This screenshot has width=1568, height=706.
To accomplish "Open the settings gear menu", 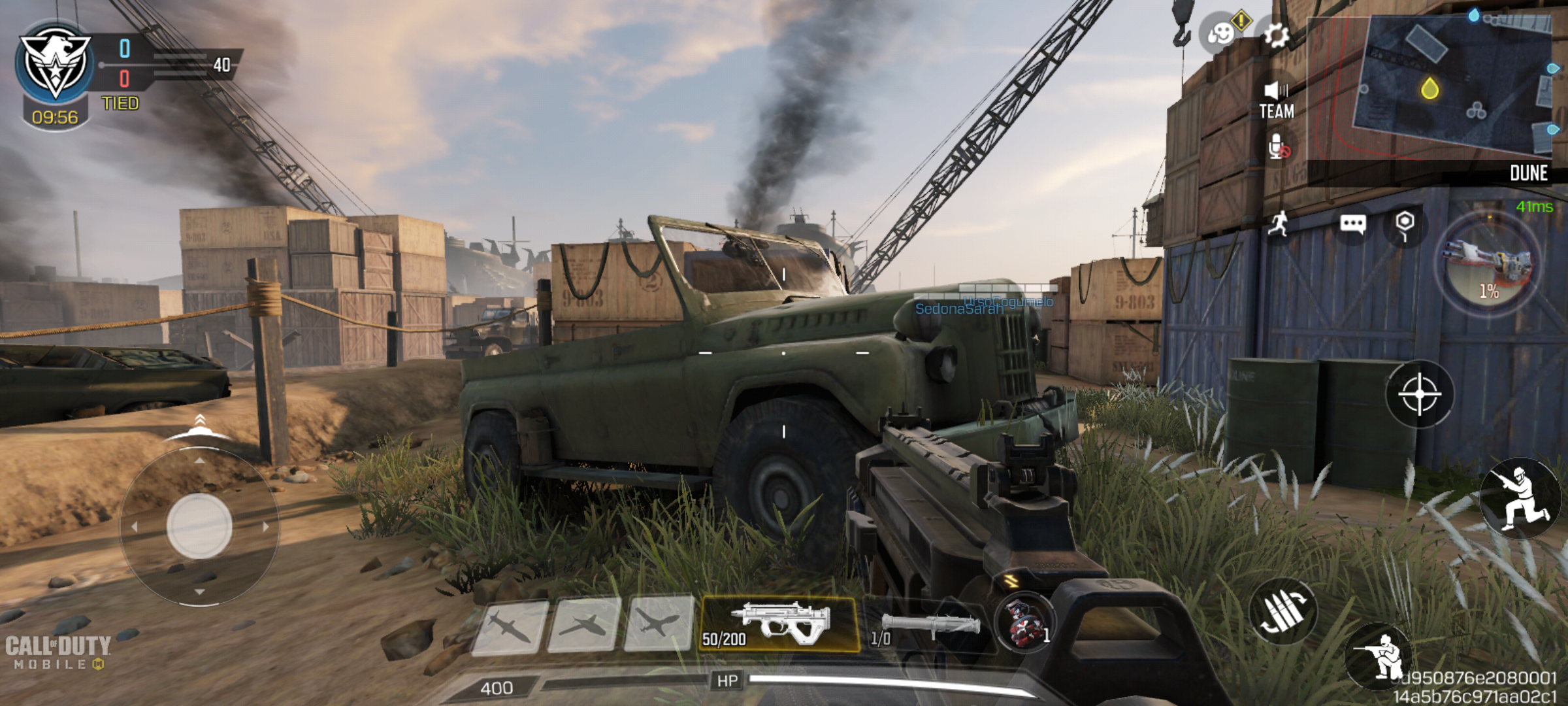I will coord(1276,35).
